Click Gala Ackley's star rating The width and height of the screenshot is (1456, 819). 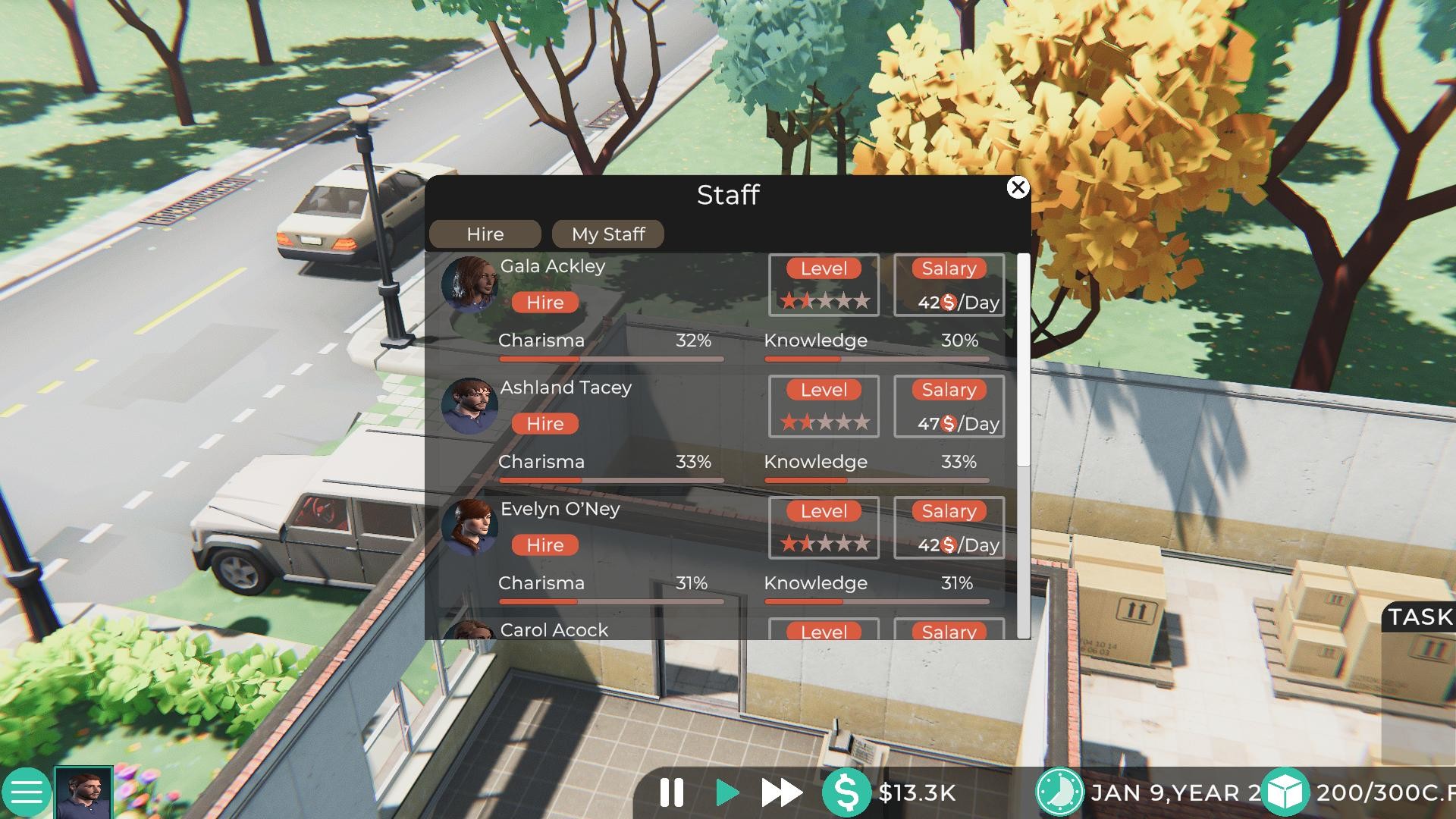(x=824, y=301)
